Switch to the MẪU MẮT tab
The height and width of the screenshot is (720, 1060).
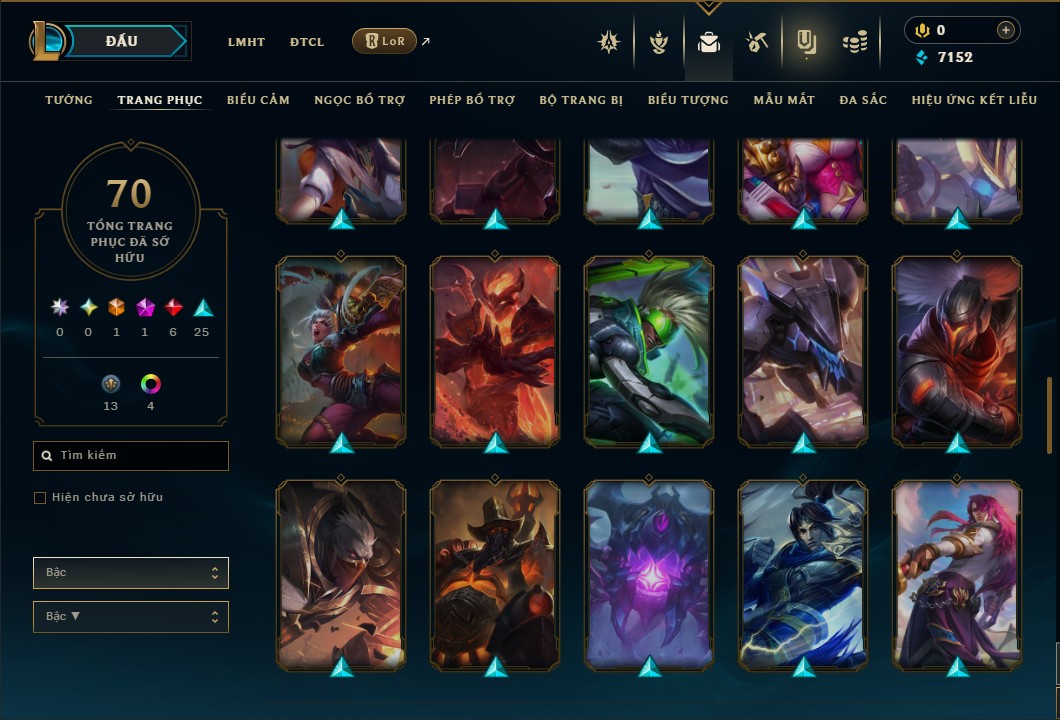(x=784, y=100)
